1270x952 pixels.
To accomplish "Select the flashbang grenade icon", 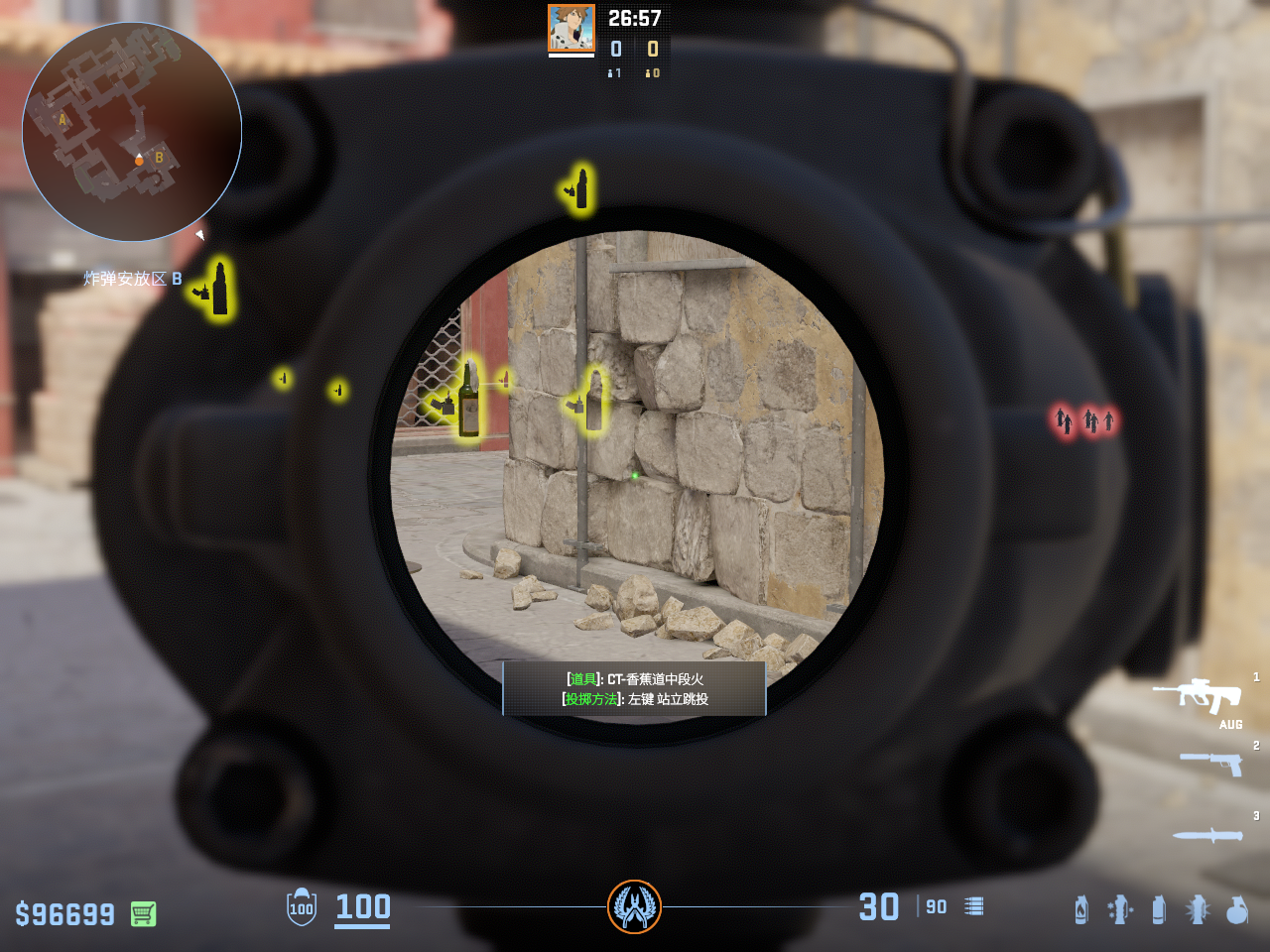I will click(x=1198, y=909).
